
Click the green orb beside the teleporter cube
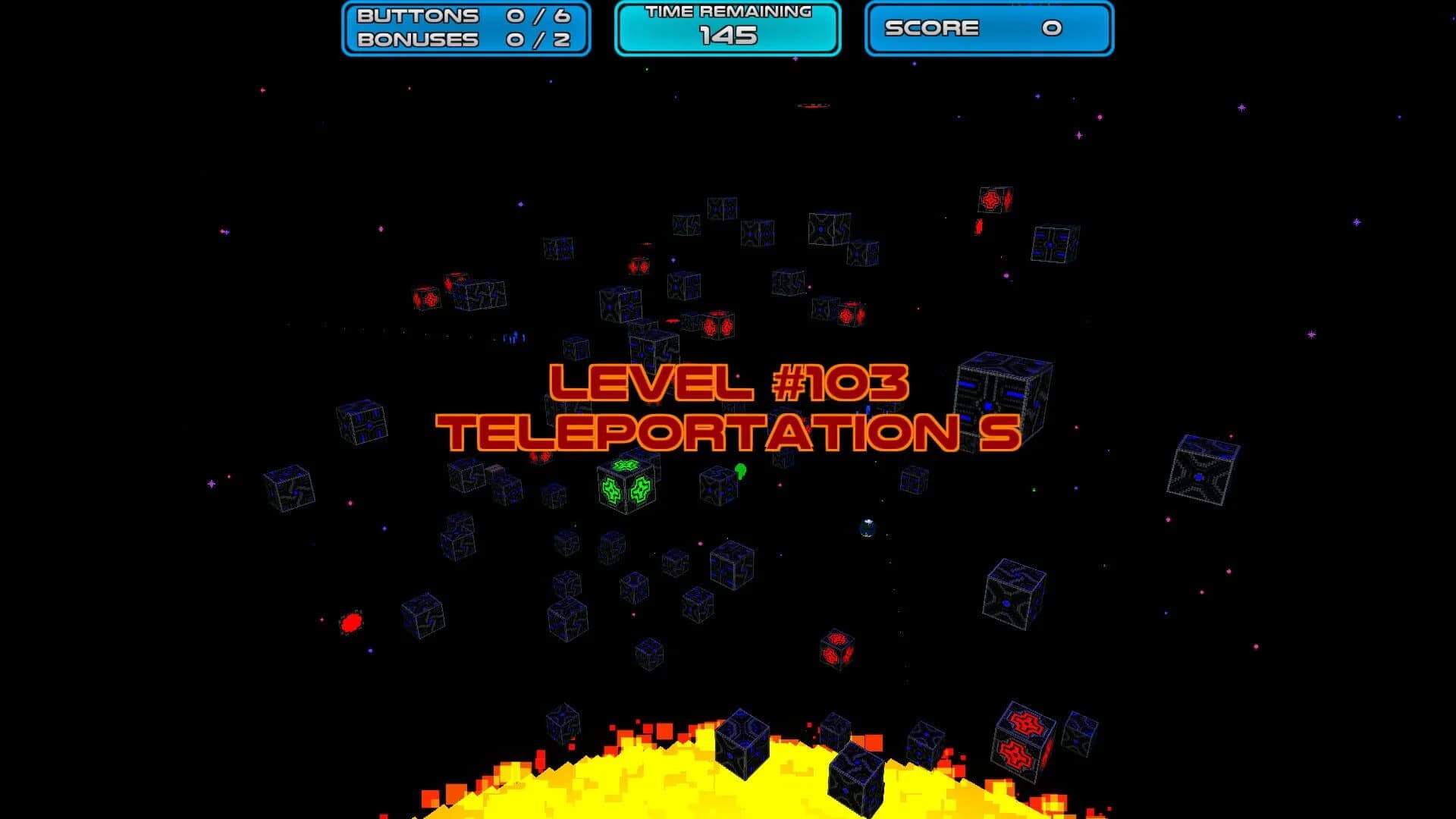click(x=739, y=472)
